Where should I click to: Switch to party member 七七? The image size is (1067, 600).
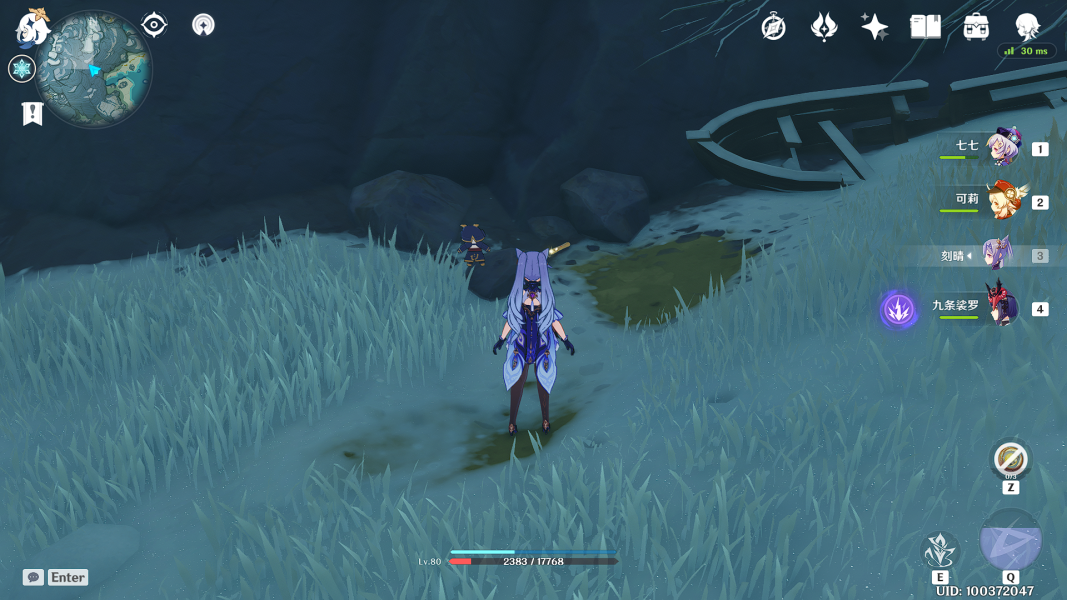pyautogui.click(x=1002, y=148)
